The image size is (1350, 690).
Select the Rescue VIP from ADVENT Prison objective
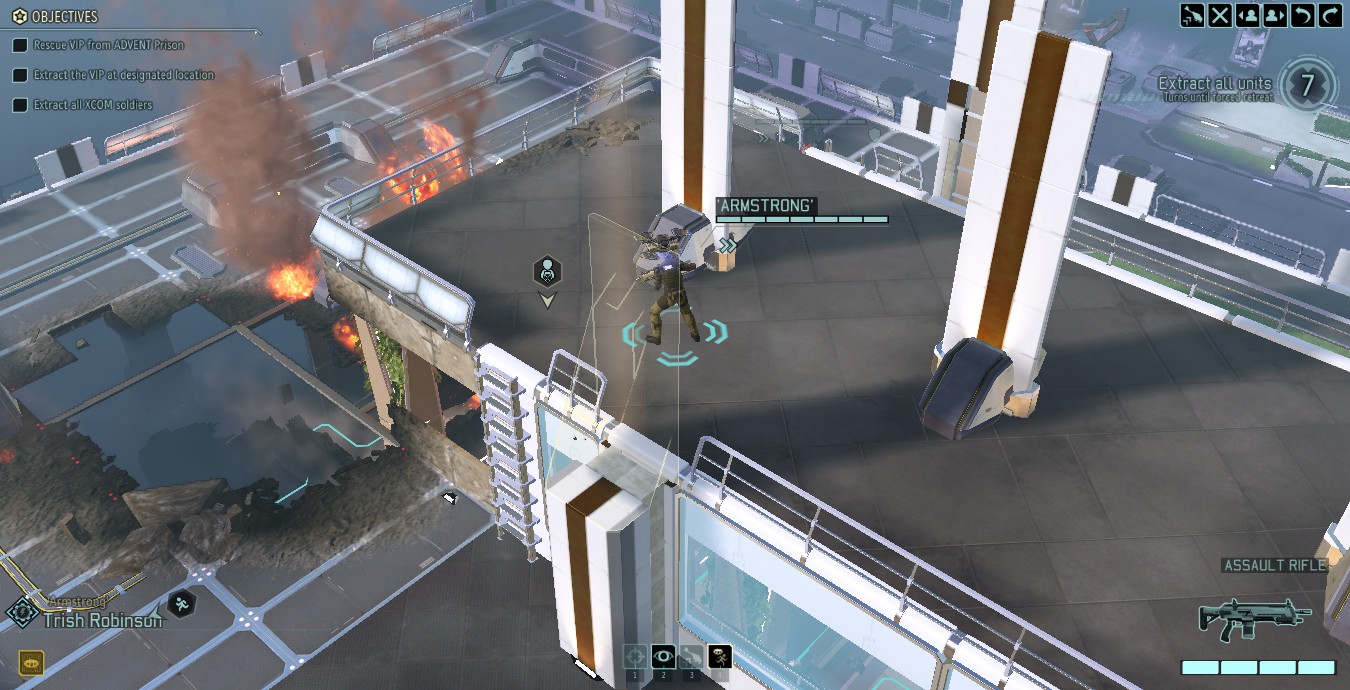click(108, 45)
